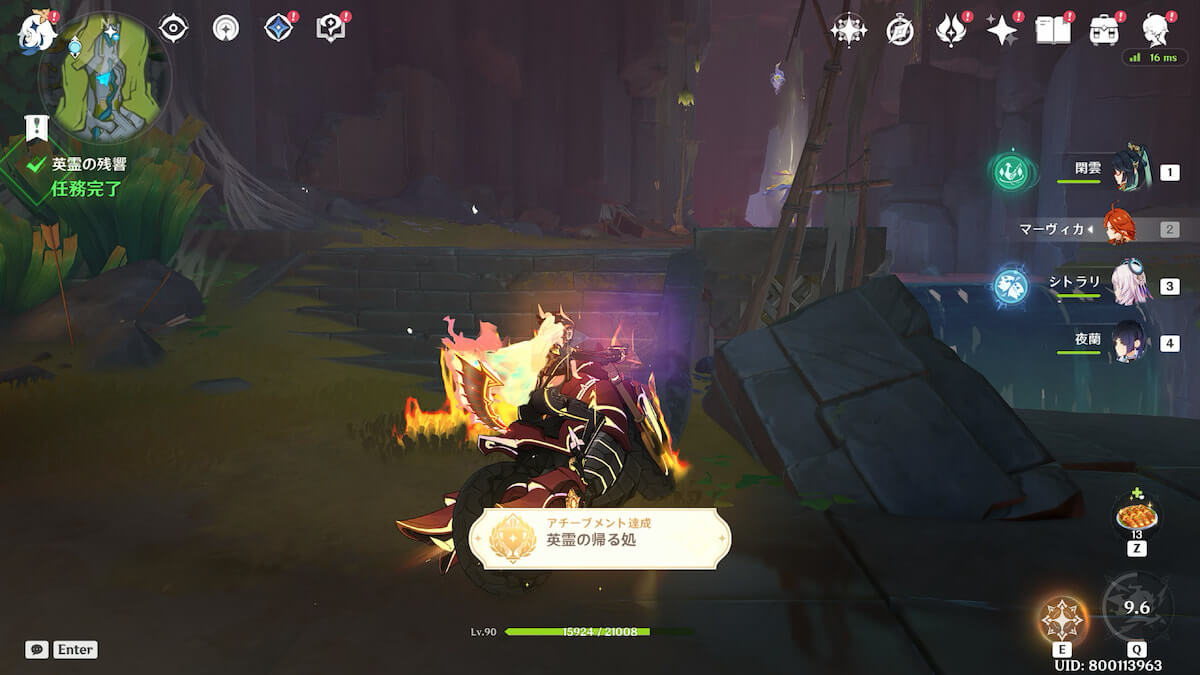Viewport: 1200px width, 675px height.
Task: Open the backpack inventory
Action: 1105,30
